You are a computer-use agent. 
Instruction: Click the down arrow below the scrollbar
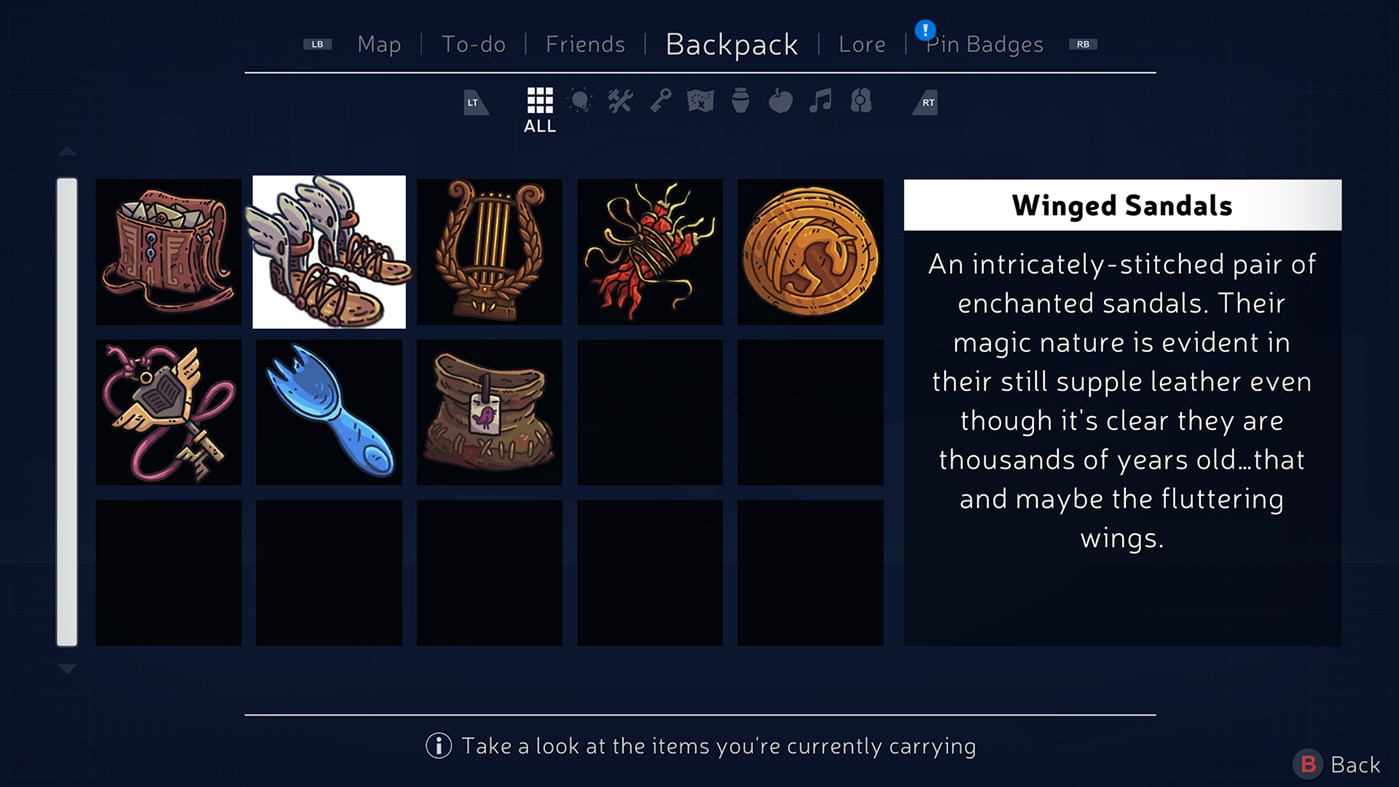[x=67, y=668]
